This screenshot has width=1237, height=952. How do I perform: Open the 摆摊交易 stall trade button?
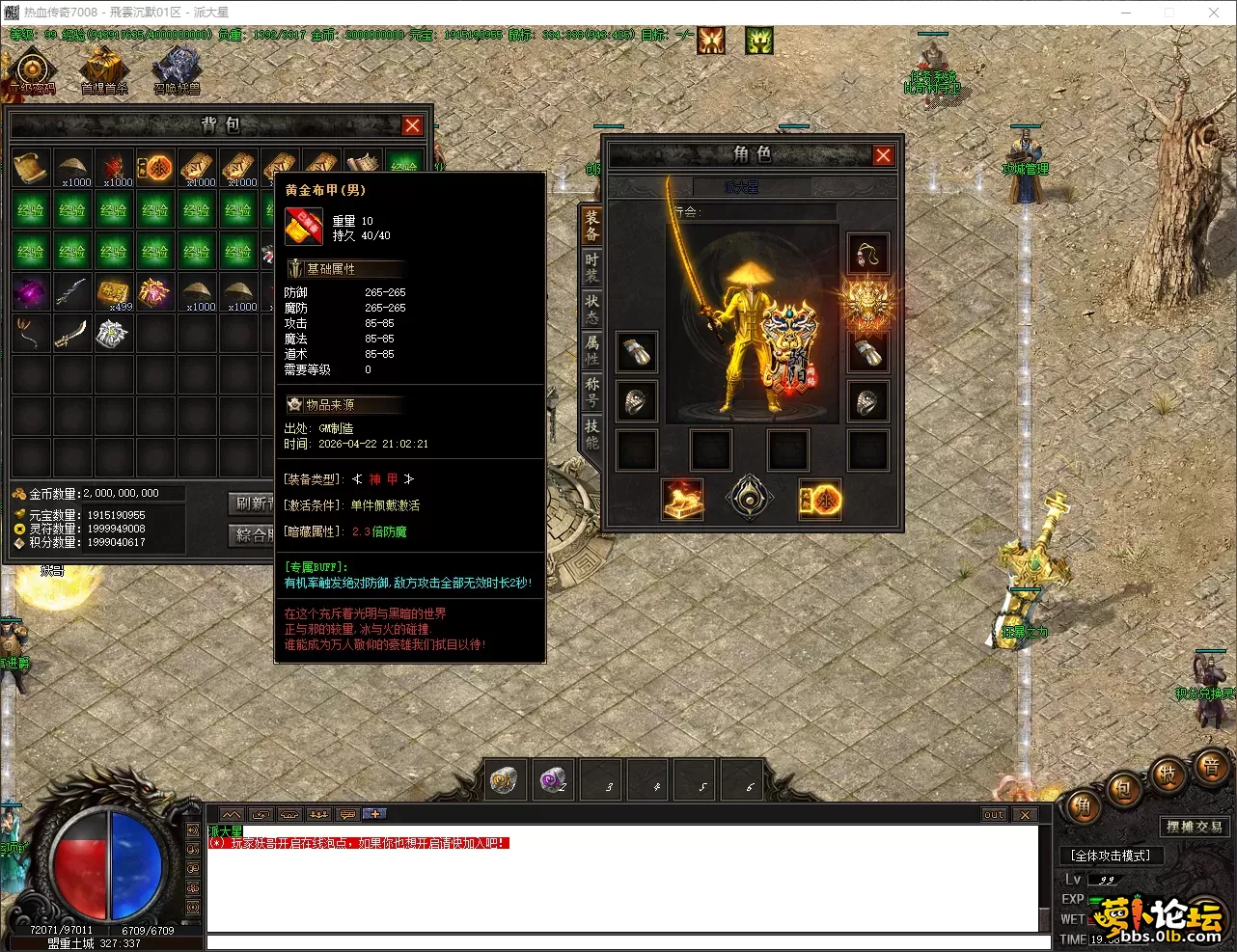pos(1194,827)
